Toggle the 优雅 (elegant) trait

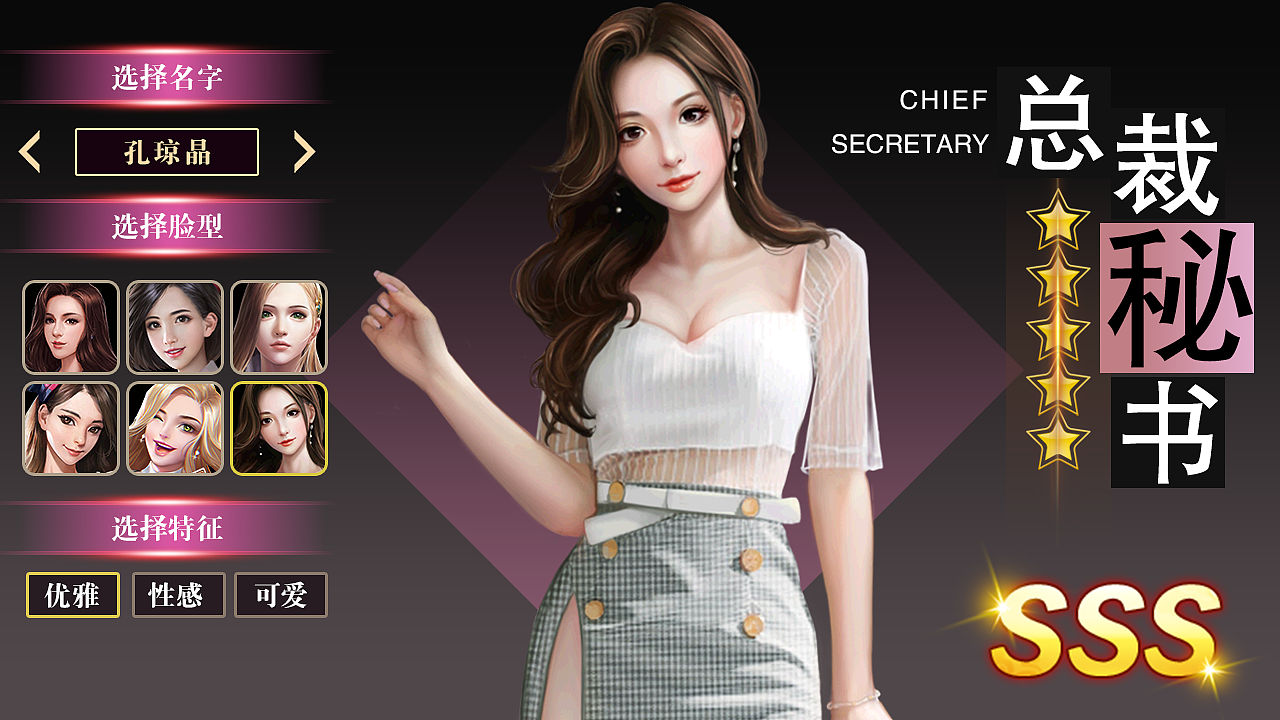click(70, 595)
